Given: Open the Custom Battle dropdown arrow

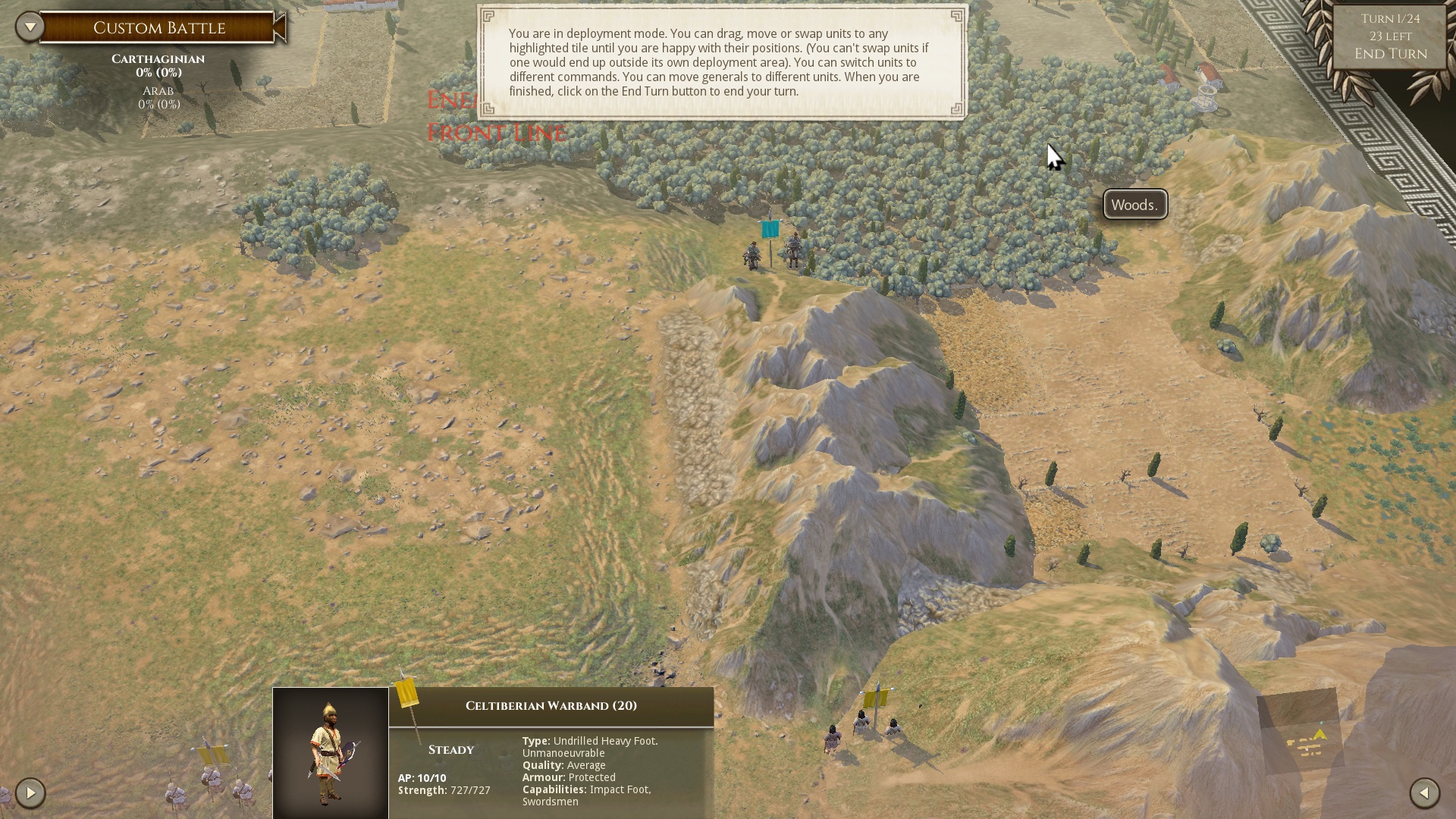Looking at the screenshot, I should tap(30, 27).
